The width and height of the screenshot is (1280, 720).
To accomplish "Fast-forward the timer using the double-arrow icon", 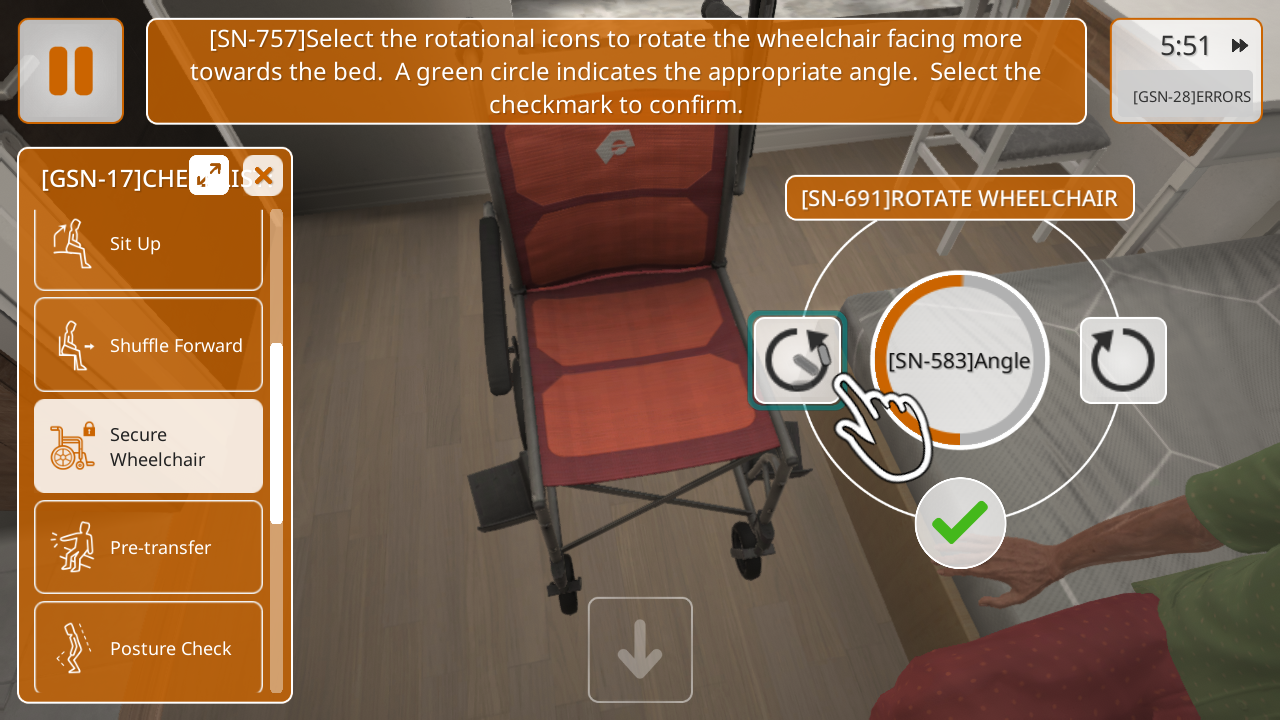I will 1240,46.
